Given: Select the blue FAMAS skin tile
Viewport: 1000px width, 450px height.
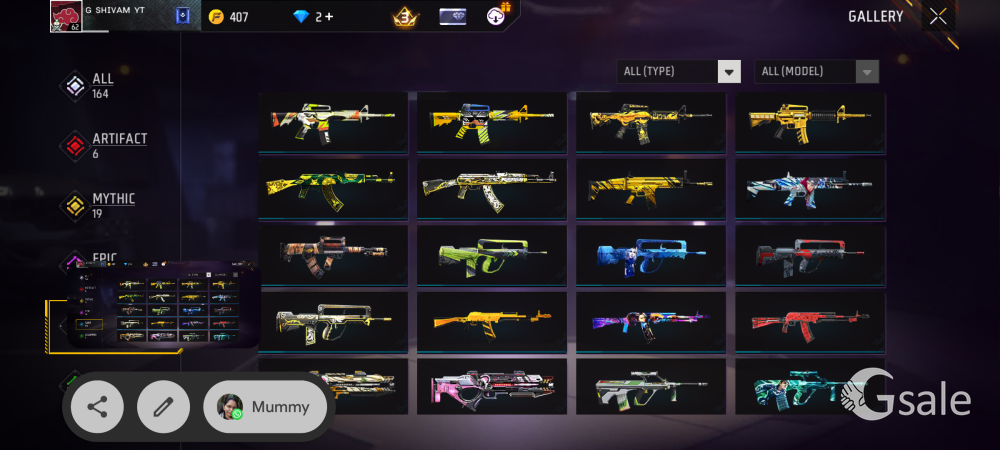Looking at the screenshot, I should 651,255.
